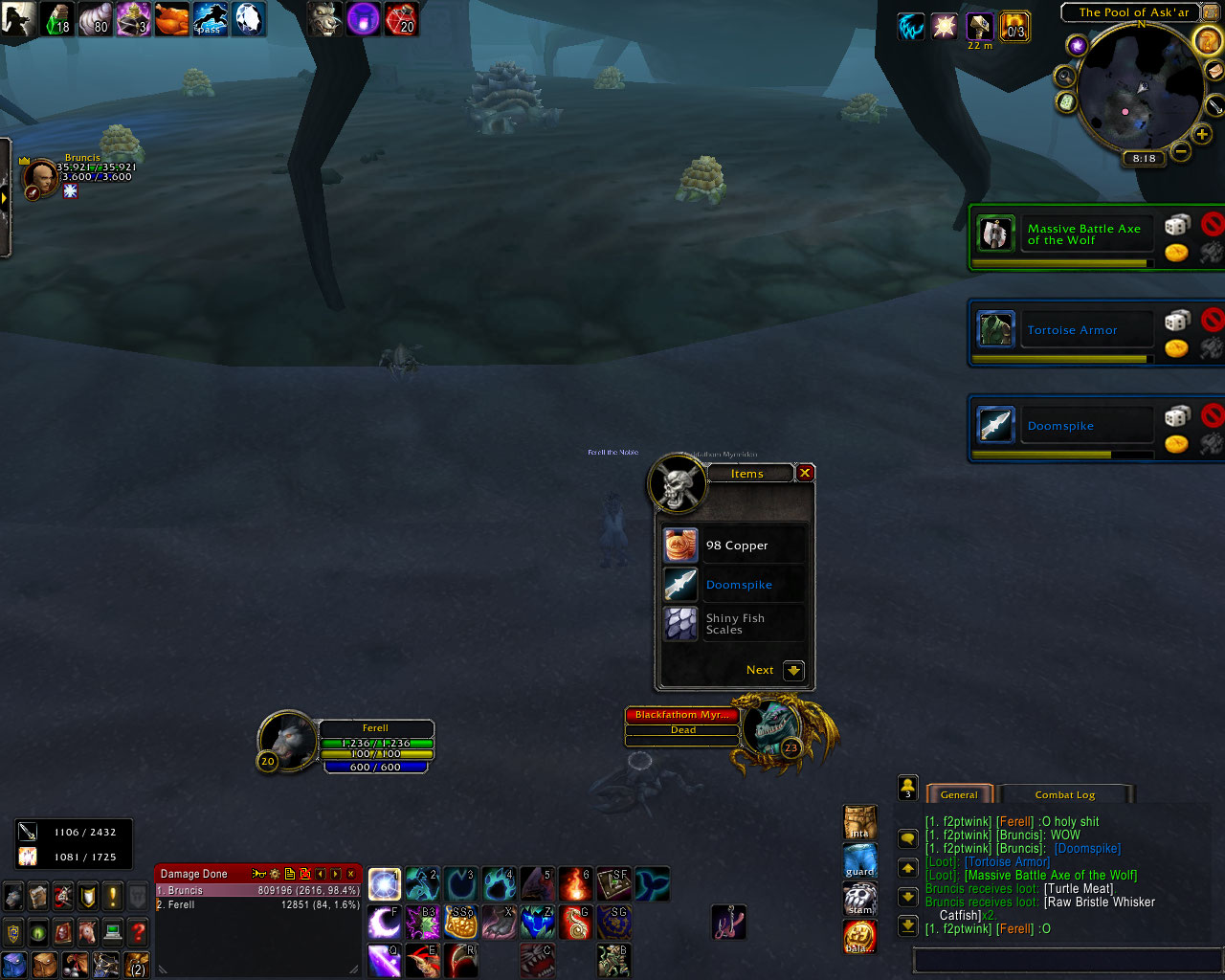The image size is (1225, 980).
Task: Roll Need dice on Massive Battle Axe
Action: point(1176,226)
